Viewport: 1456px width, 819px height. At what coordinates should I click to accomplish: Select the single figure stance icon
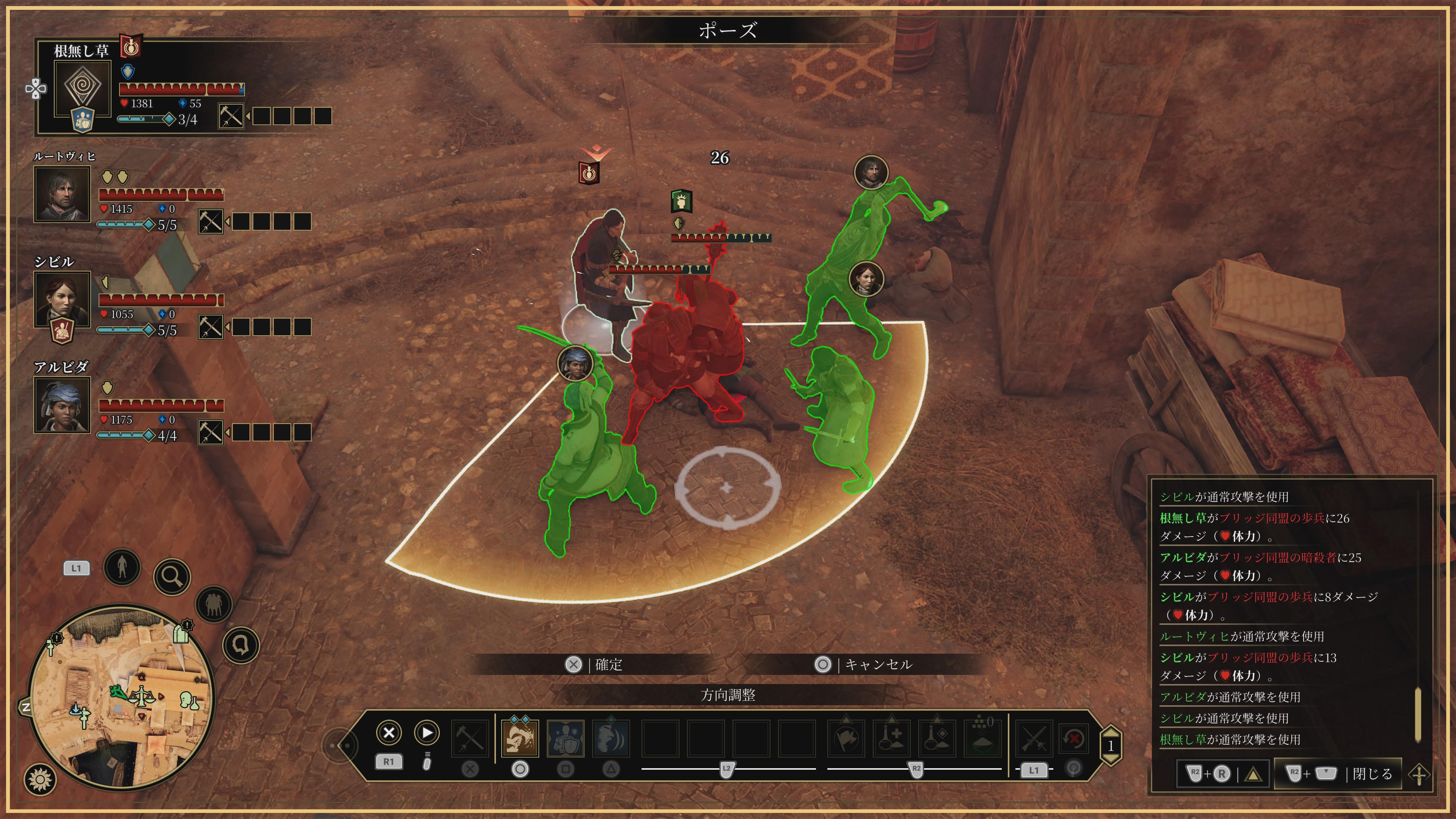(x=122, y=566)
